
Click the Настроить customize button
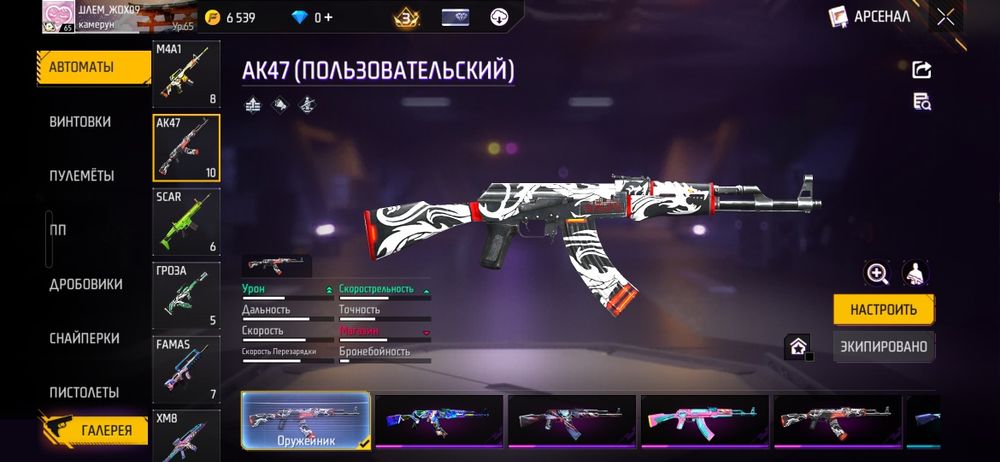pos(884,310)
